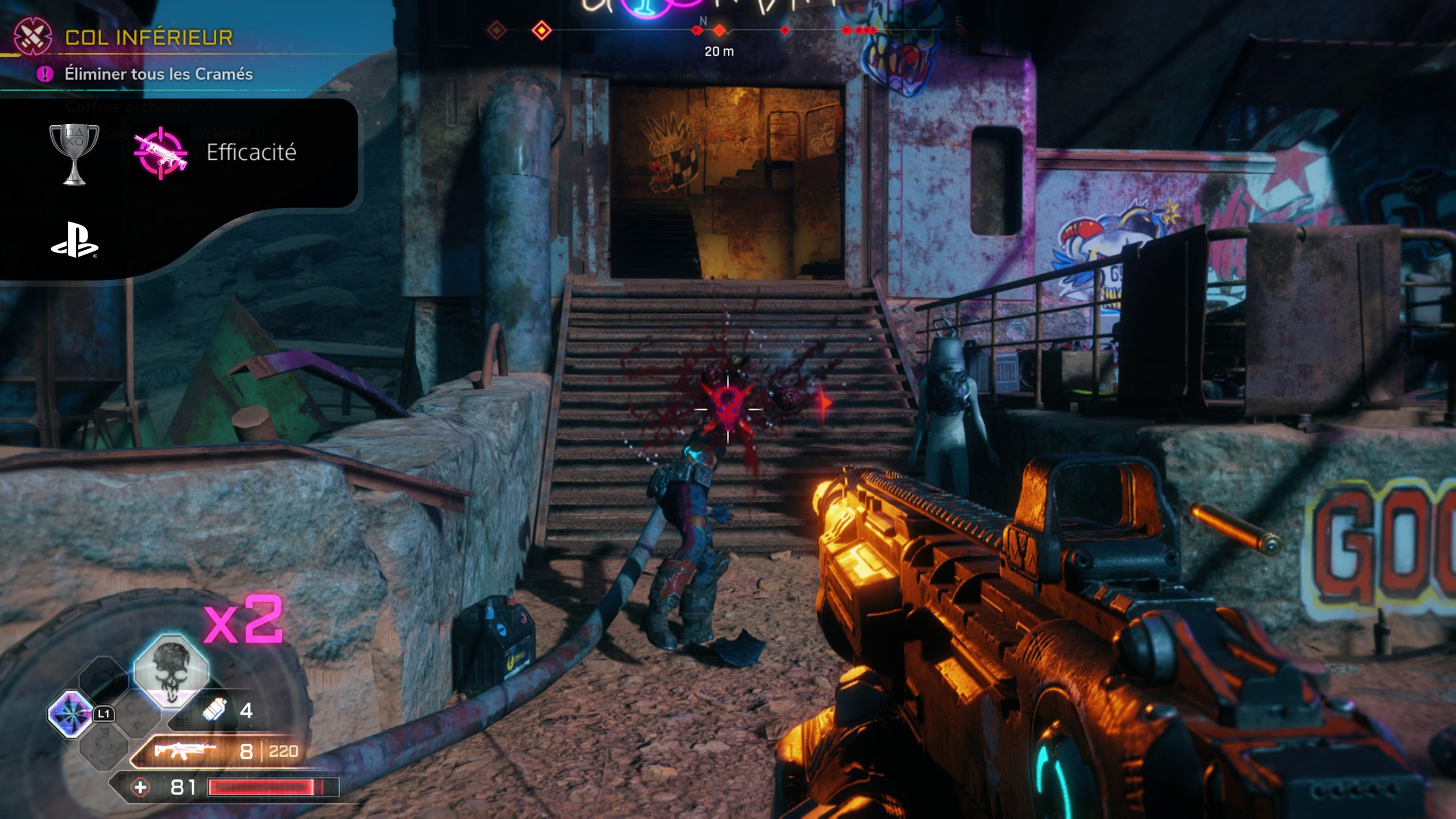Activate the Overdrive skull icon
Screen dimensions: 1456x819
click(x=171, y=669)
